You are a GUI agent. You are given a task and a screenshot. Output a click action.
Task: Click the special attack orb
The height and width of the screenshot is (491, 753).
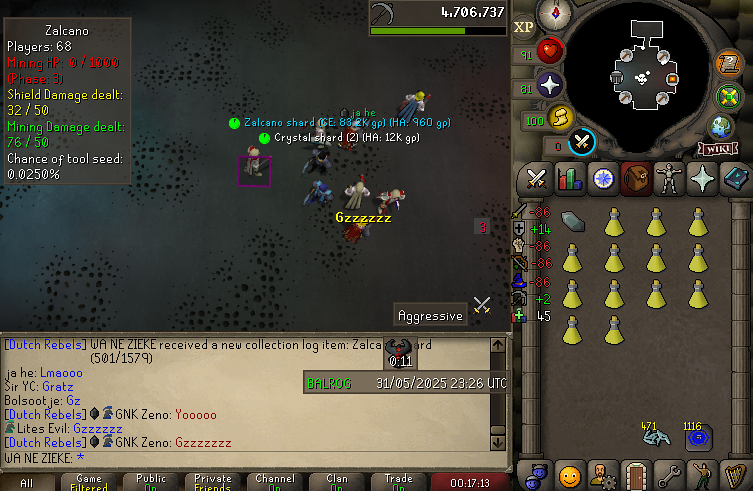[x=583, y=142]
